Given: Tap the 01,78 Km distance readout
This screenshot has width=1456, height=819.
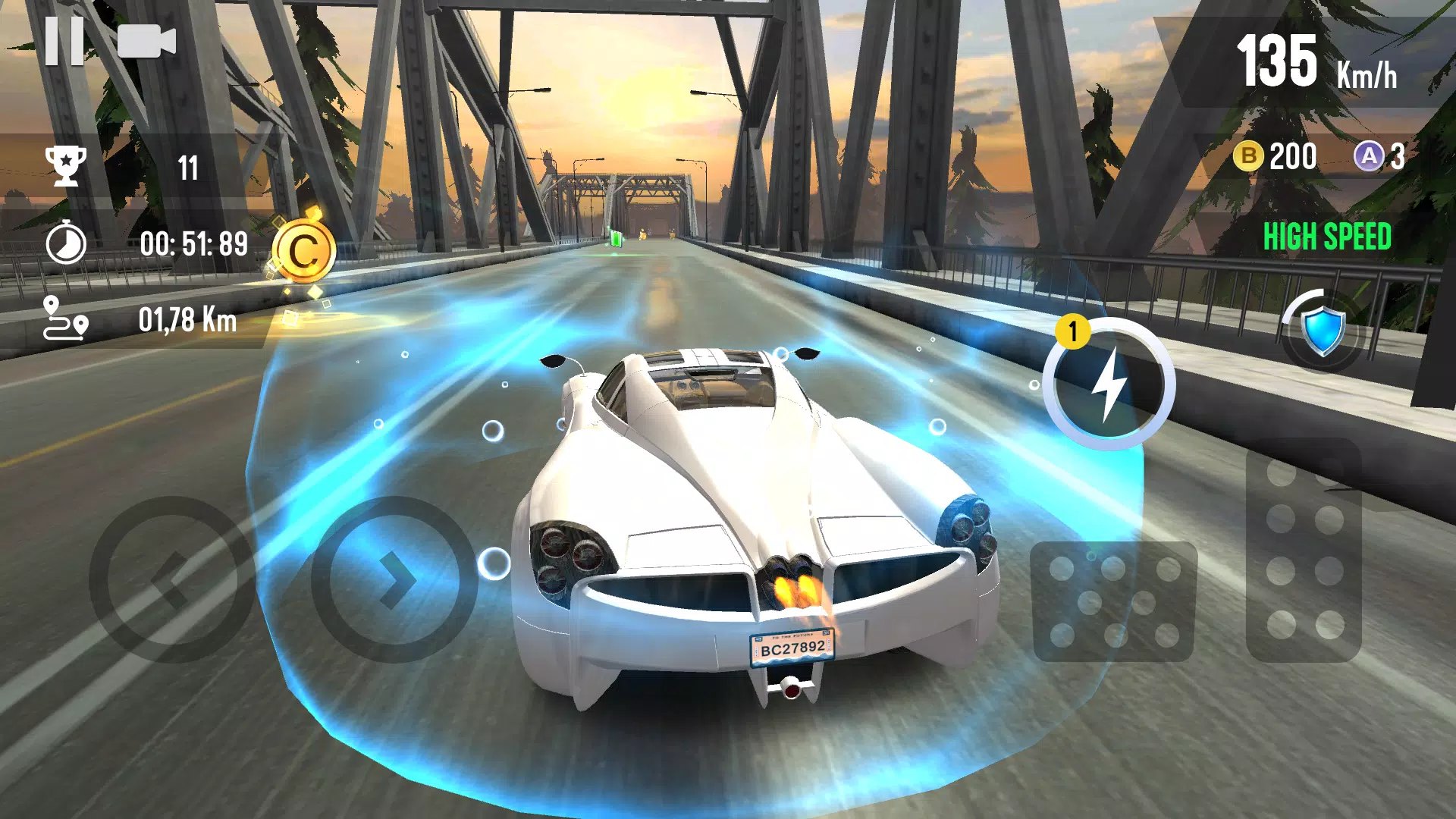Looking at the screenshot, I should [188, 318].
